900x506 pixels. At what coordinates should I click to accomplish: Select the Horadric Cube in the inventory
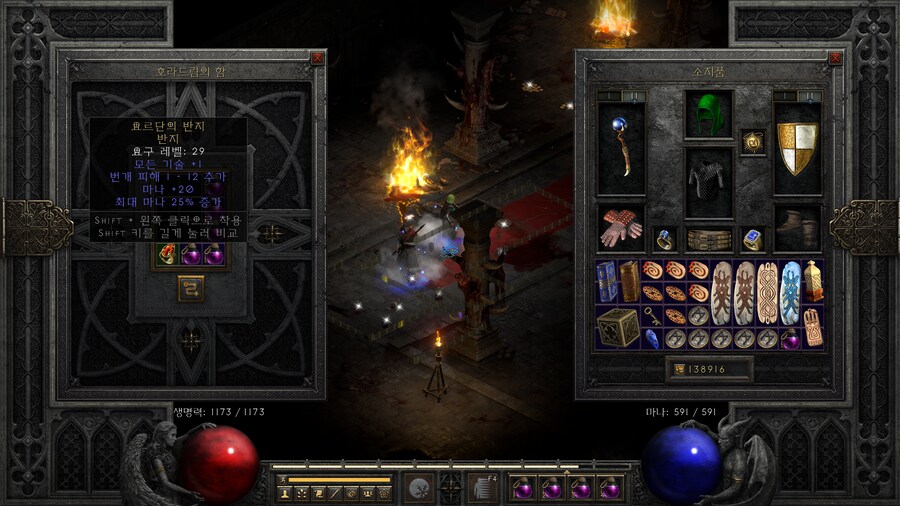[x=618, y=327]
